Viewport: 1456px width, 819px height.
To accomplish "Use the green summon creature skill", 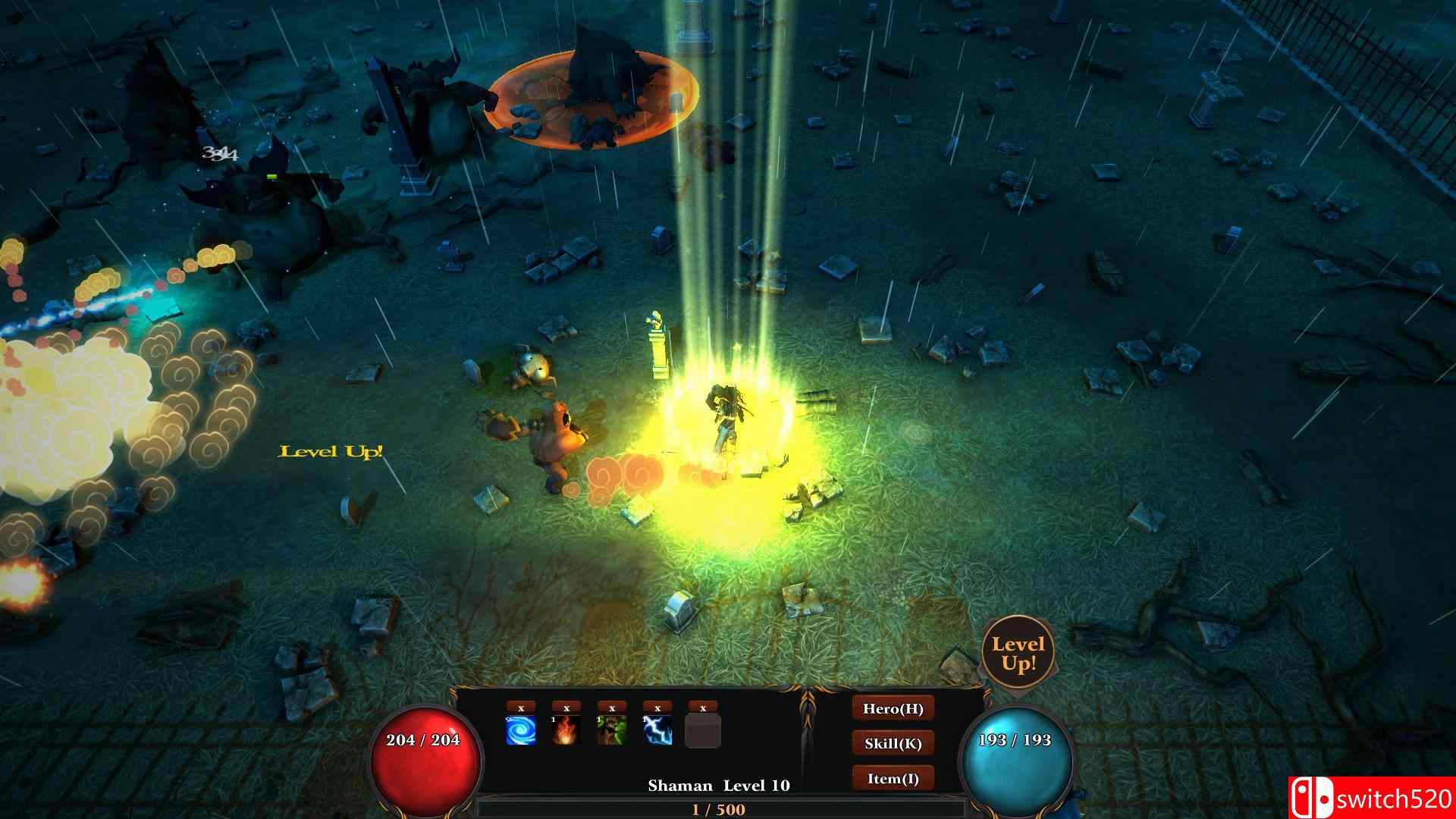I will pos(611,731).
